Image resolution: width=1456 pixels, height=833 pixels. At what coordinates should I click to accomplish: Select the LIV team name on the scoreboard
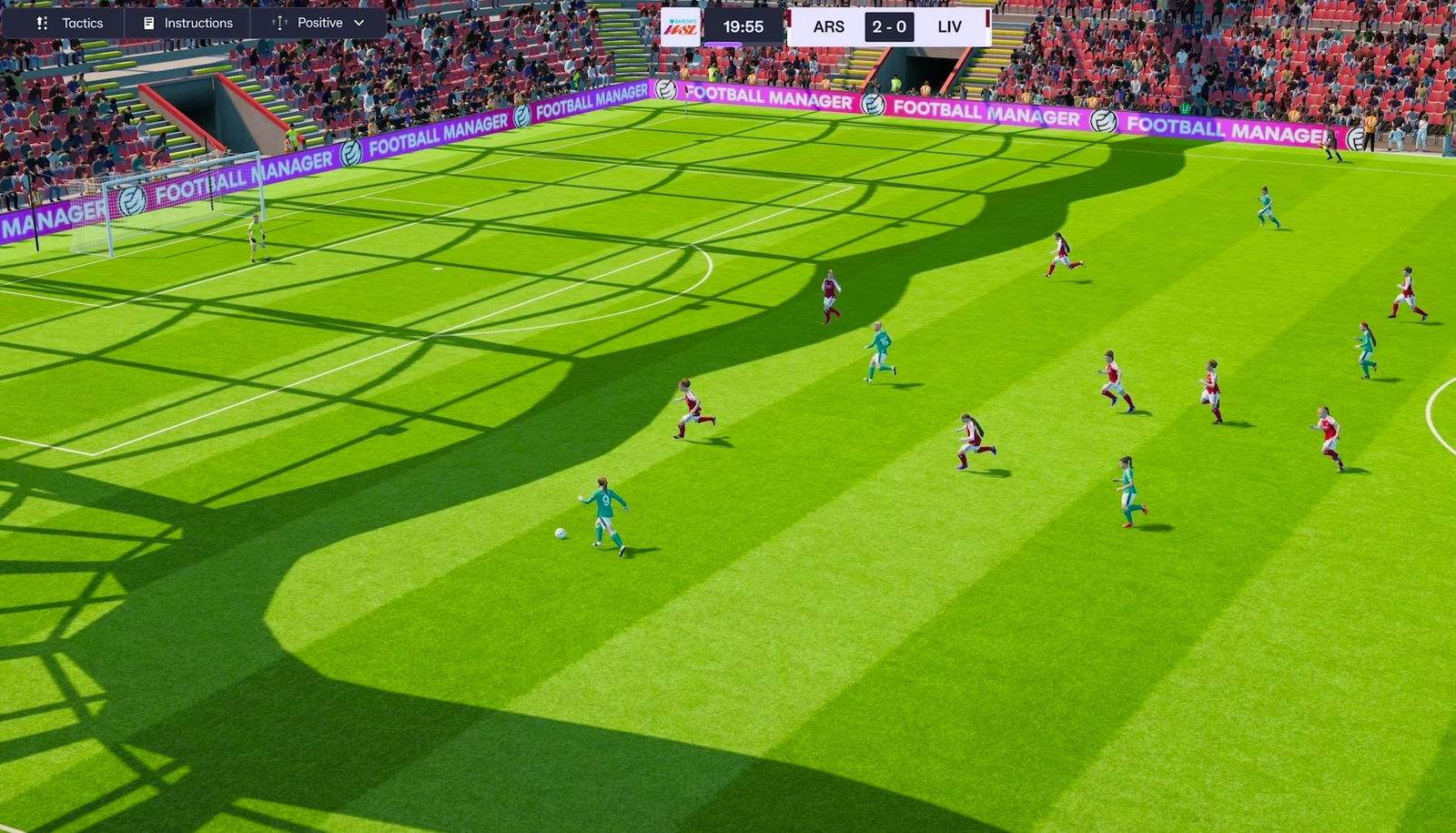tap(950, 26)
